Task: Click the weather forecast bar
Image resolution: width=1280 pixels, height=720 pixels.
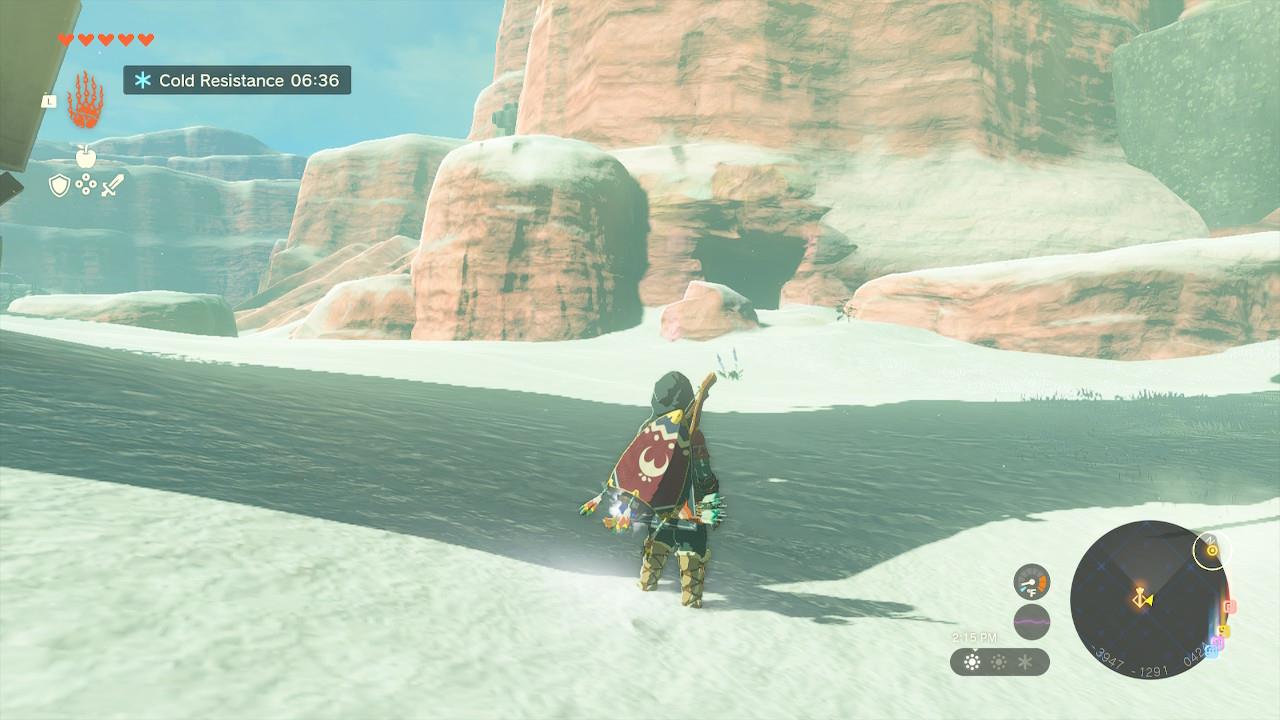Action: tap(999, 662)
